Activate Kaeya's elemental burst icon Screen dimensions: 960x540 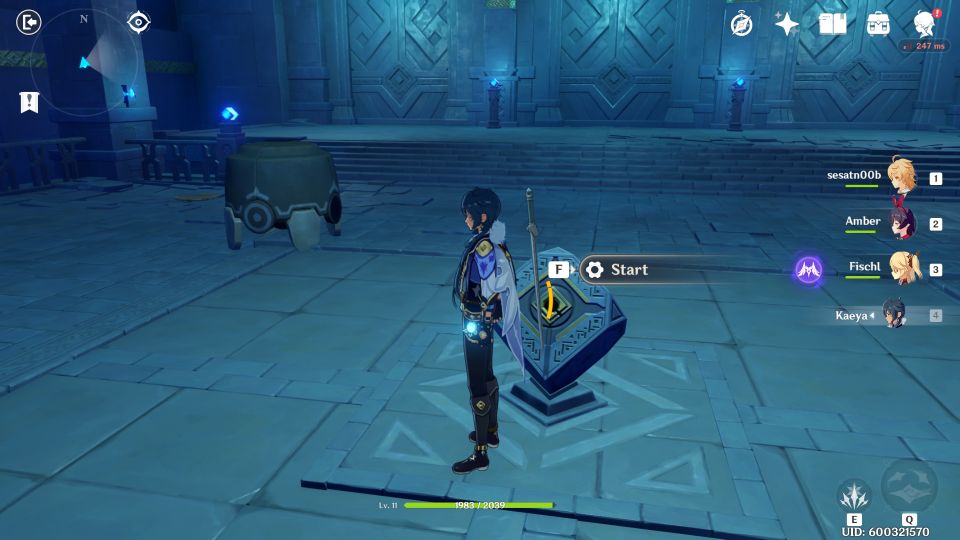[x=909, y=487]
